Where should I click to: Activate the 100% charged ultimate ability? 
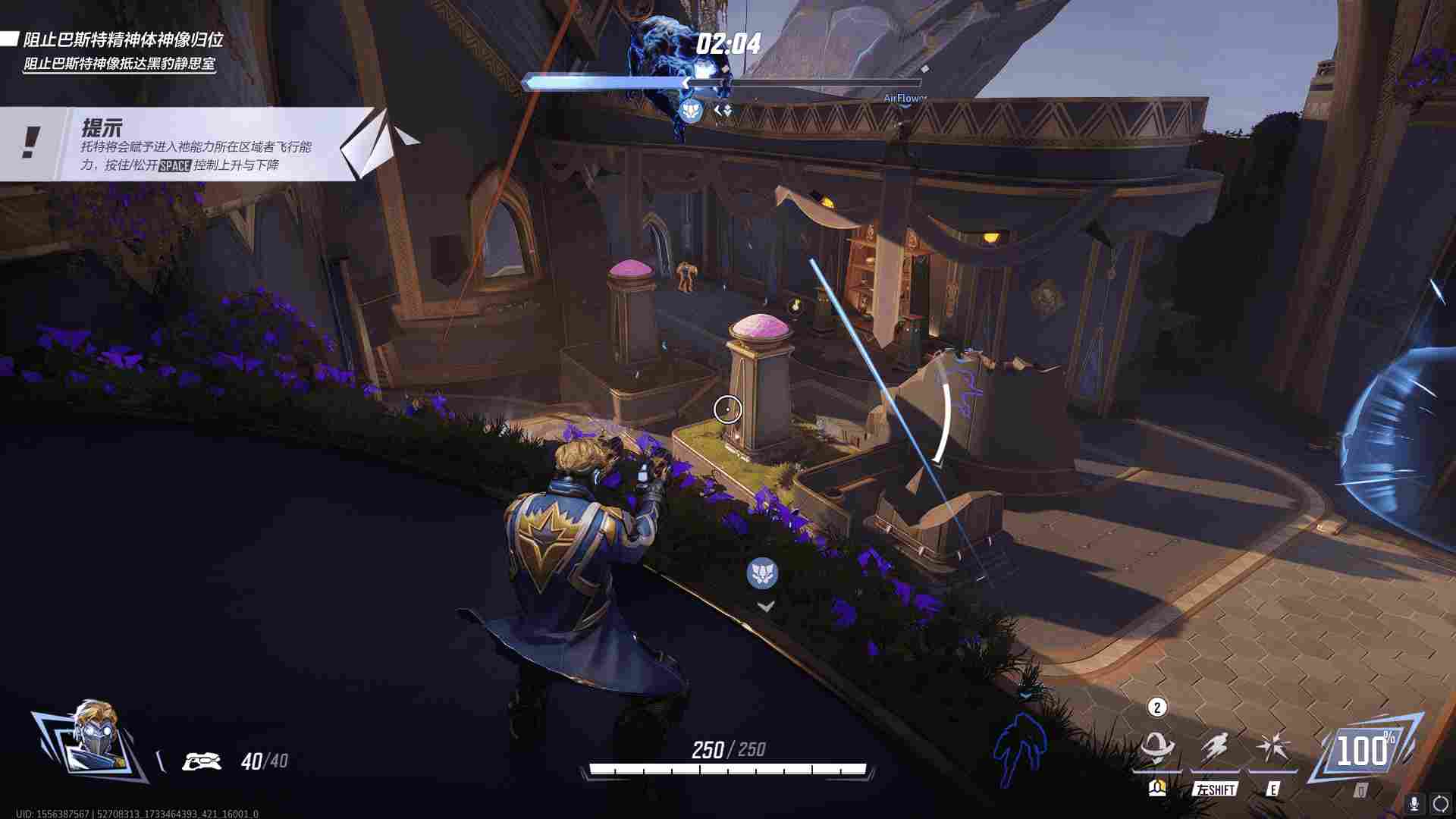click(x=1363, y=752)
